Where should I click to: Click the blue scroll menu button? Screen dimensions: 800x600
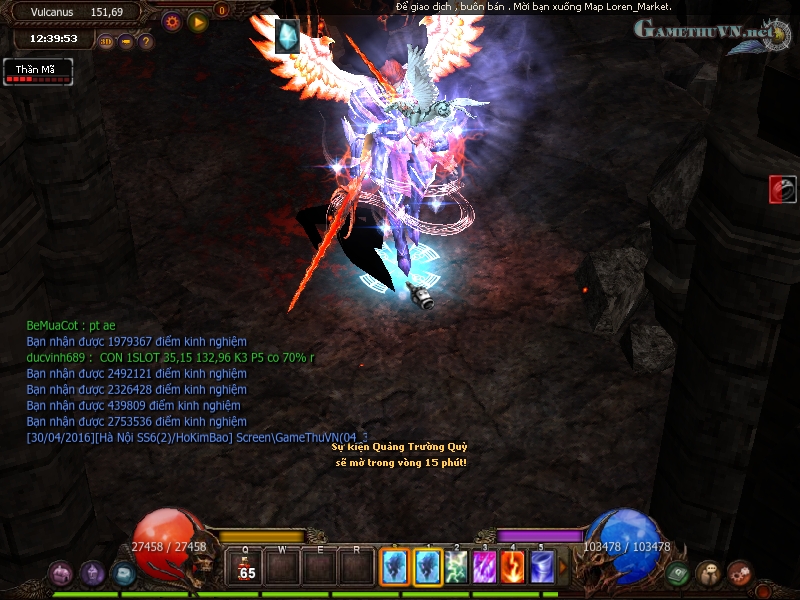pos(123,573)
